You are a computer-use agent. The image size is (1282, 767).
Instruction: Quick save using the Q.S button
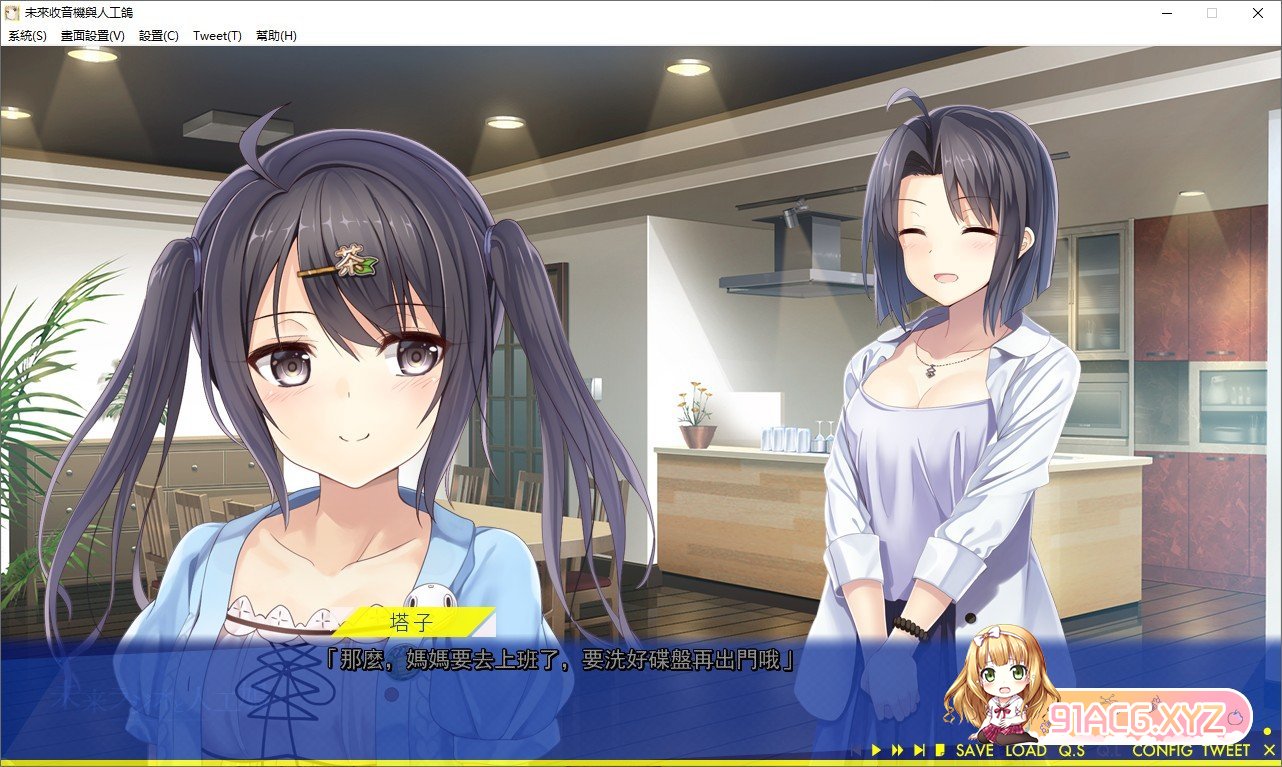[x=1072, y=750]
